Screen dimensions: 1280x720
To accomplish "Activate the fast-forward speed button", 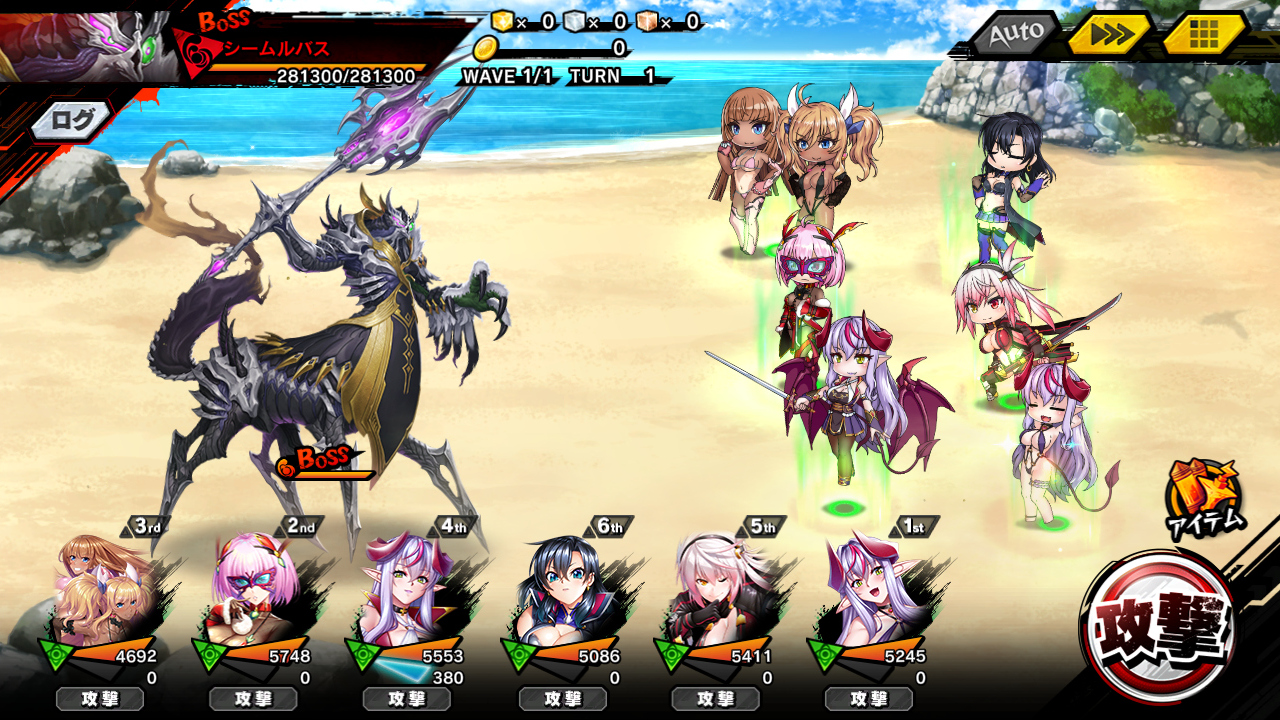I will (x=1111, y=35).
